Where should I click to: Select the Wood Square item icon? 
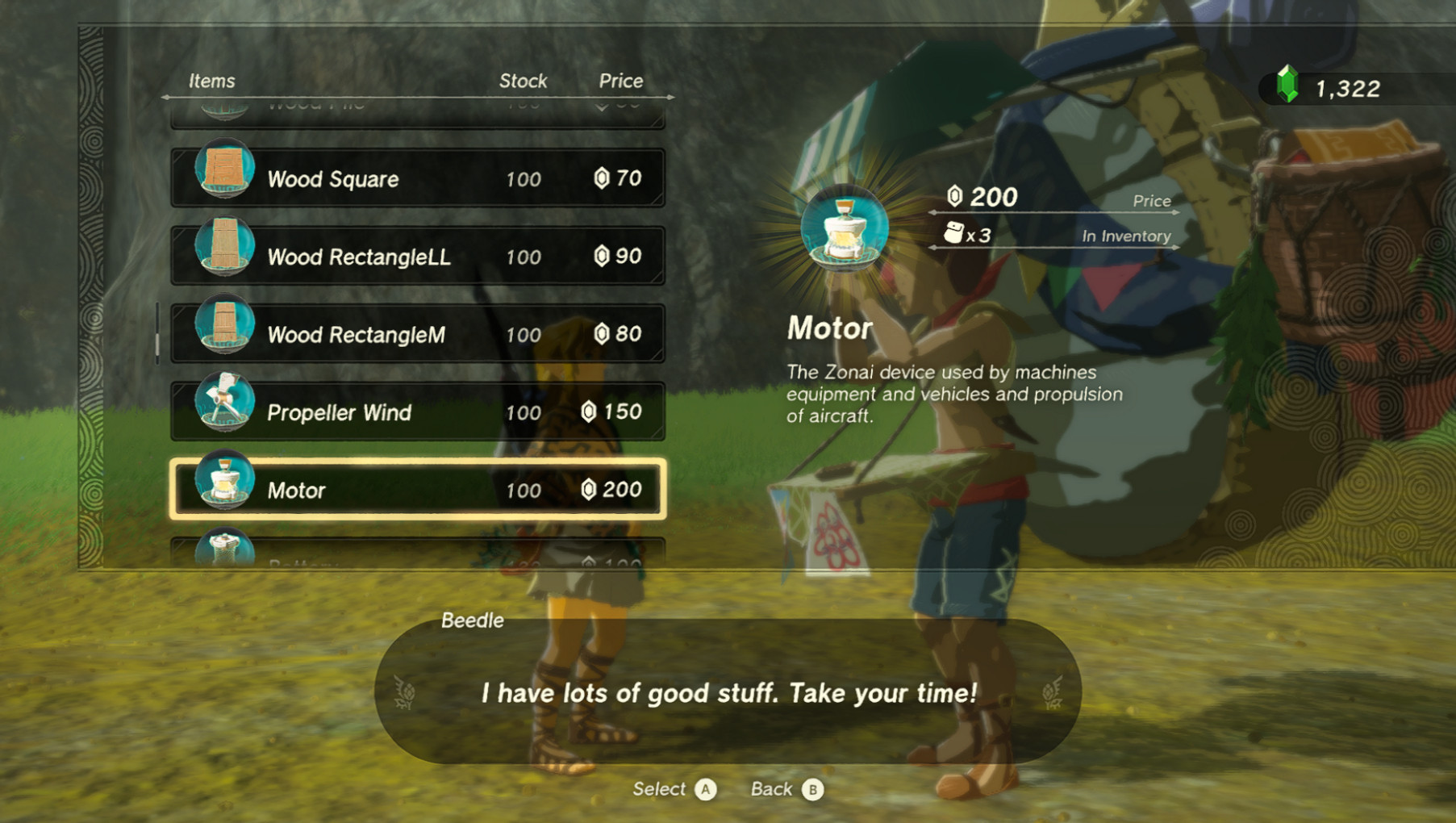coord(226,178)
